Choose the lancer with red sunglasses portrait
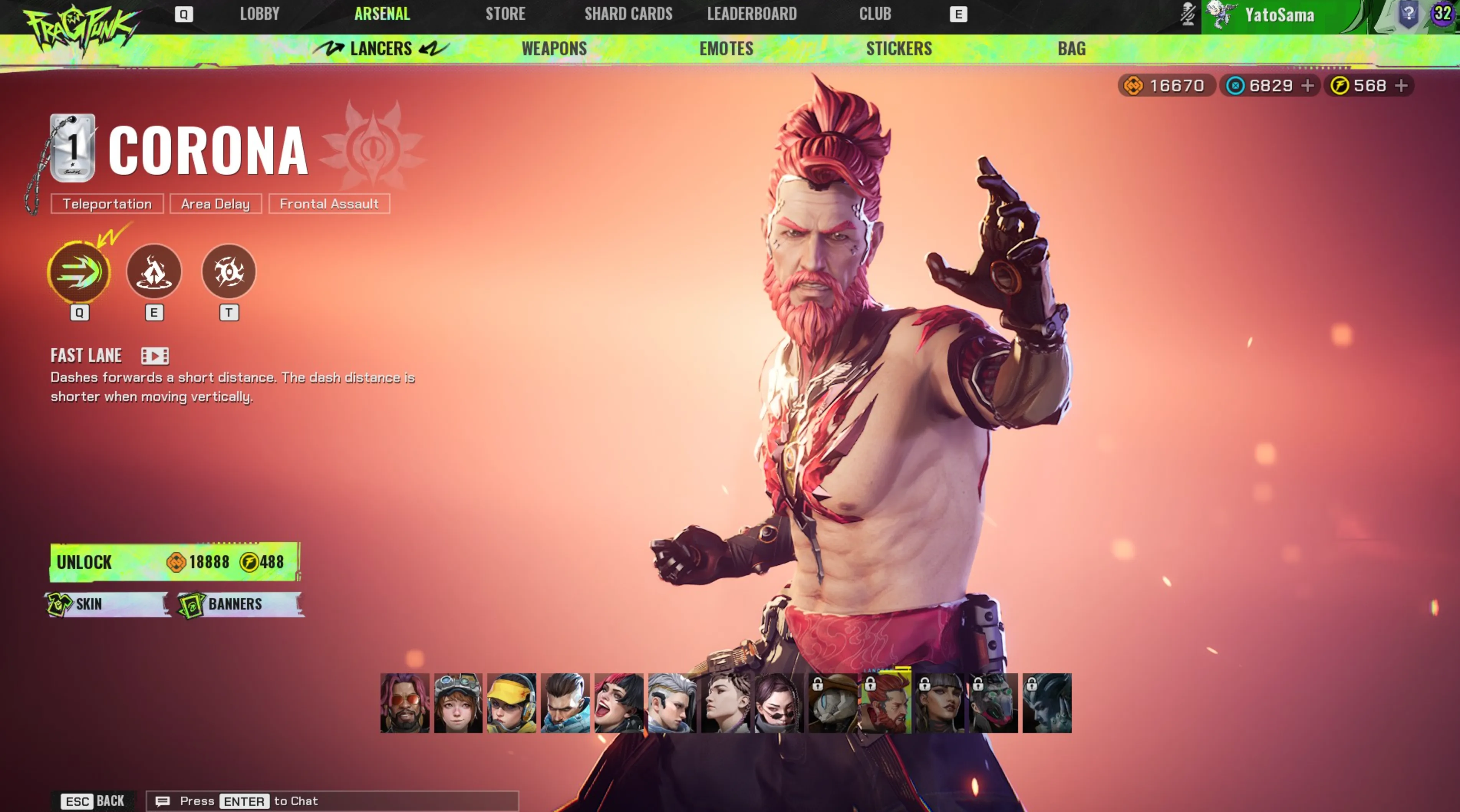 click(x=405, y=703)
